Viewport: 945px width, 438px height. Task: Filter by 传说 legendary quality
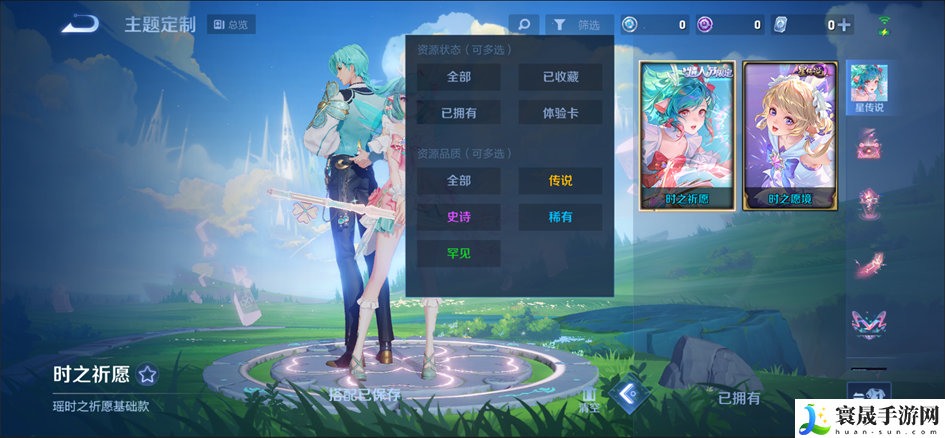(x=560, y=181)
